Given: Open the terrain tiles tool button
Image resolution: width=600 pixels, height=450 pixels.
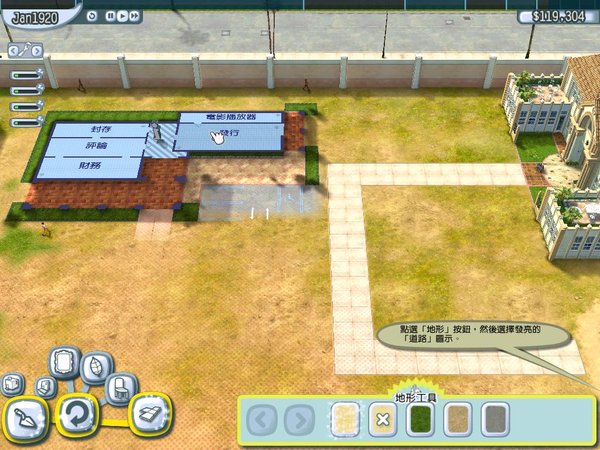Looking at the screenshot, I should click(149, 413).
